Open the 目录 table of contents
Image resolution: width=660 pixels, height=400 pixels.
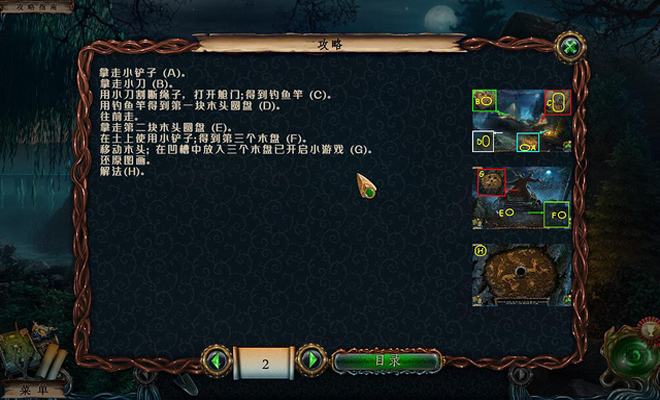pyautogui.click(x=386, y=361)
